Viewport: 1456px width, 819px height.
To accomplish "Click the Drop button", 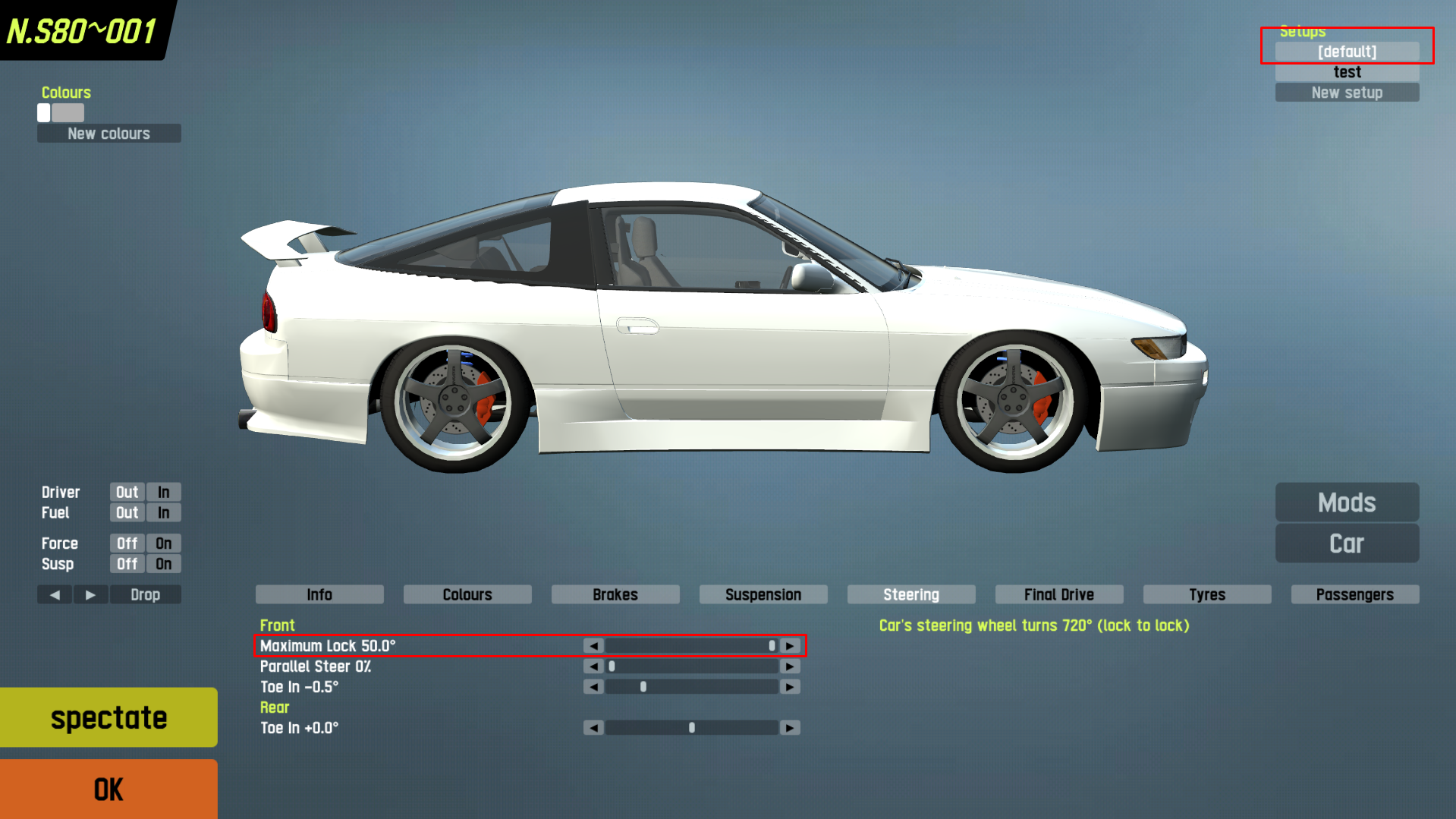I will [145, 595].
